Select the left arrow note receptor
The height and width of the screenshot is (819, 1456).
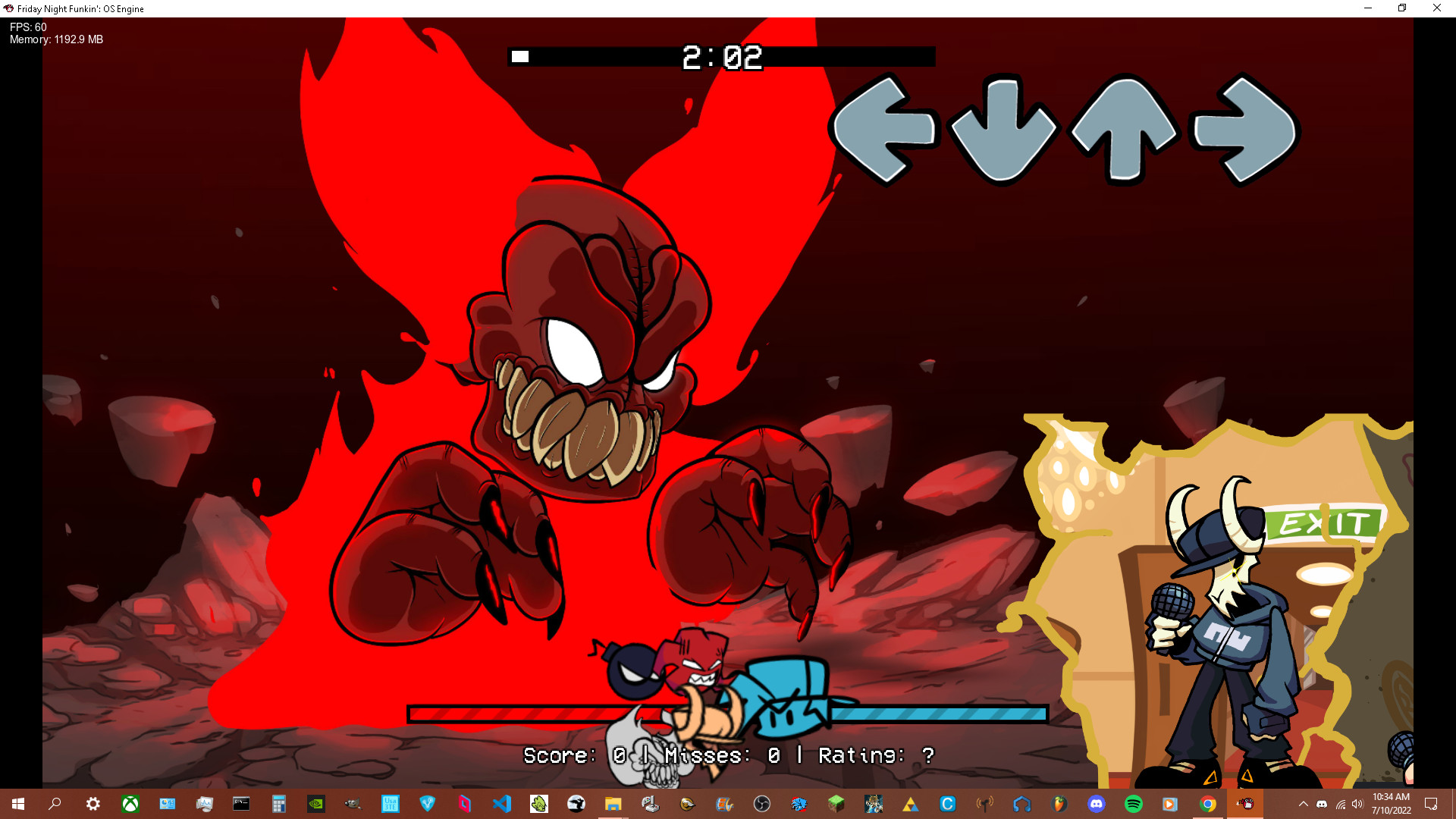[x=888, y=130]
